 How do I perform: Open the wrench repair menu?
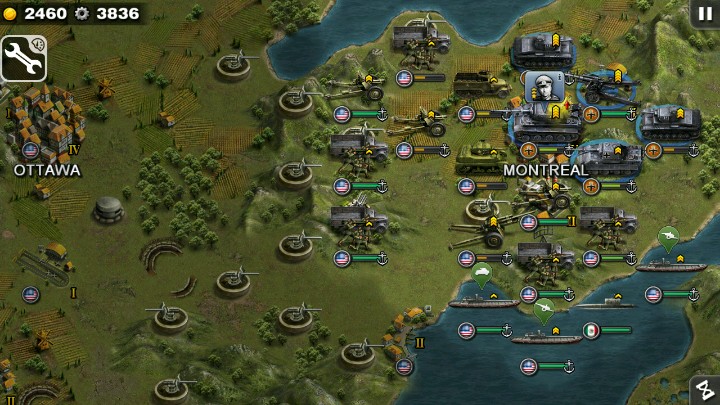click(x=24, y=59)
